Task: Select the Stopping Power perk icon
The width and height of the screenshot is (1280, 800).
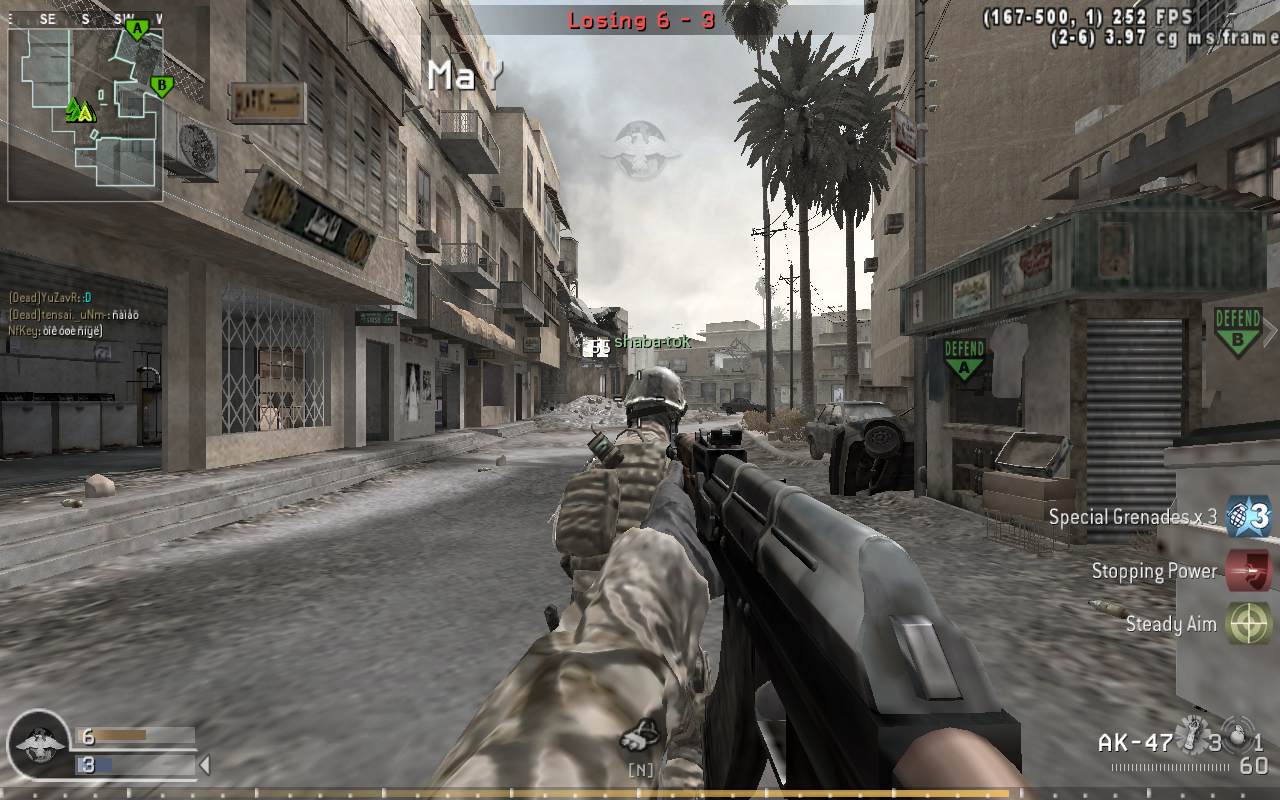Action: point(1249,571)
